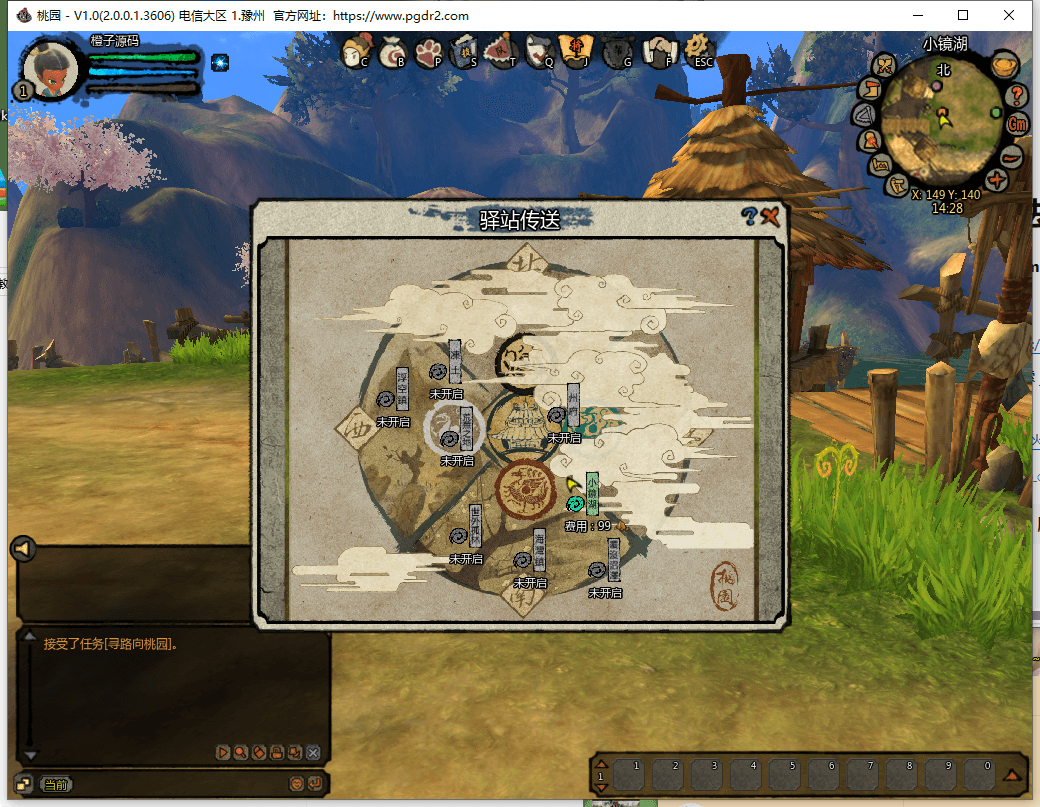The height and width of the screenshot is (807, 1040).
Task: Open the bag inventory icon (B)
Action: point(393,51)
